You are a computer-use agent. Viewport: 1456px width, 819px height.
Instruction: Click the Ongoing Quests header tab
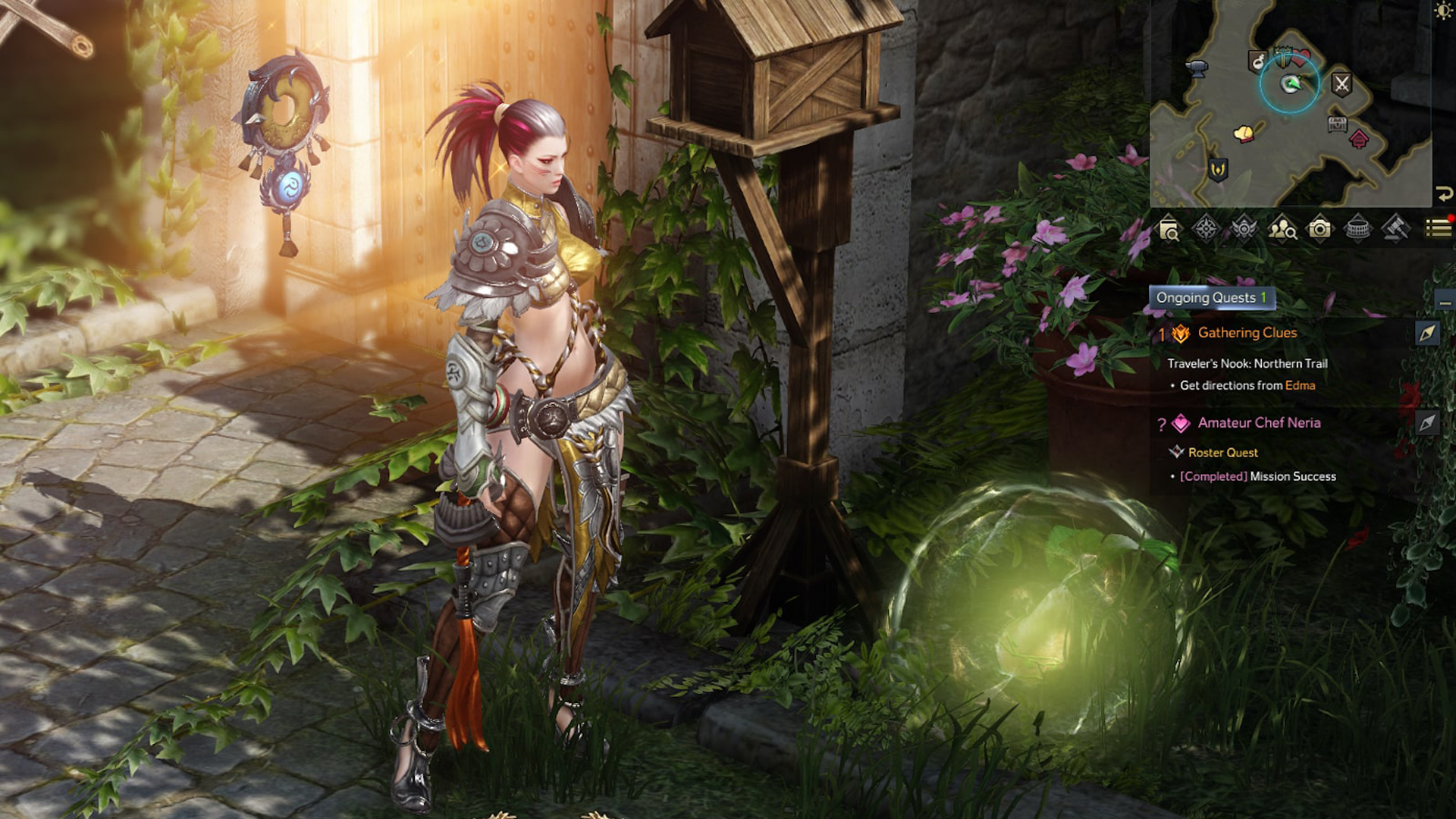pyautogui.click(x=1211, y=298)
